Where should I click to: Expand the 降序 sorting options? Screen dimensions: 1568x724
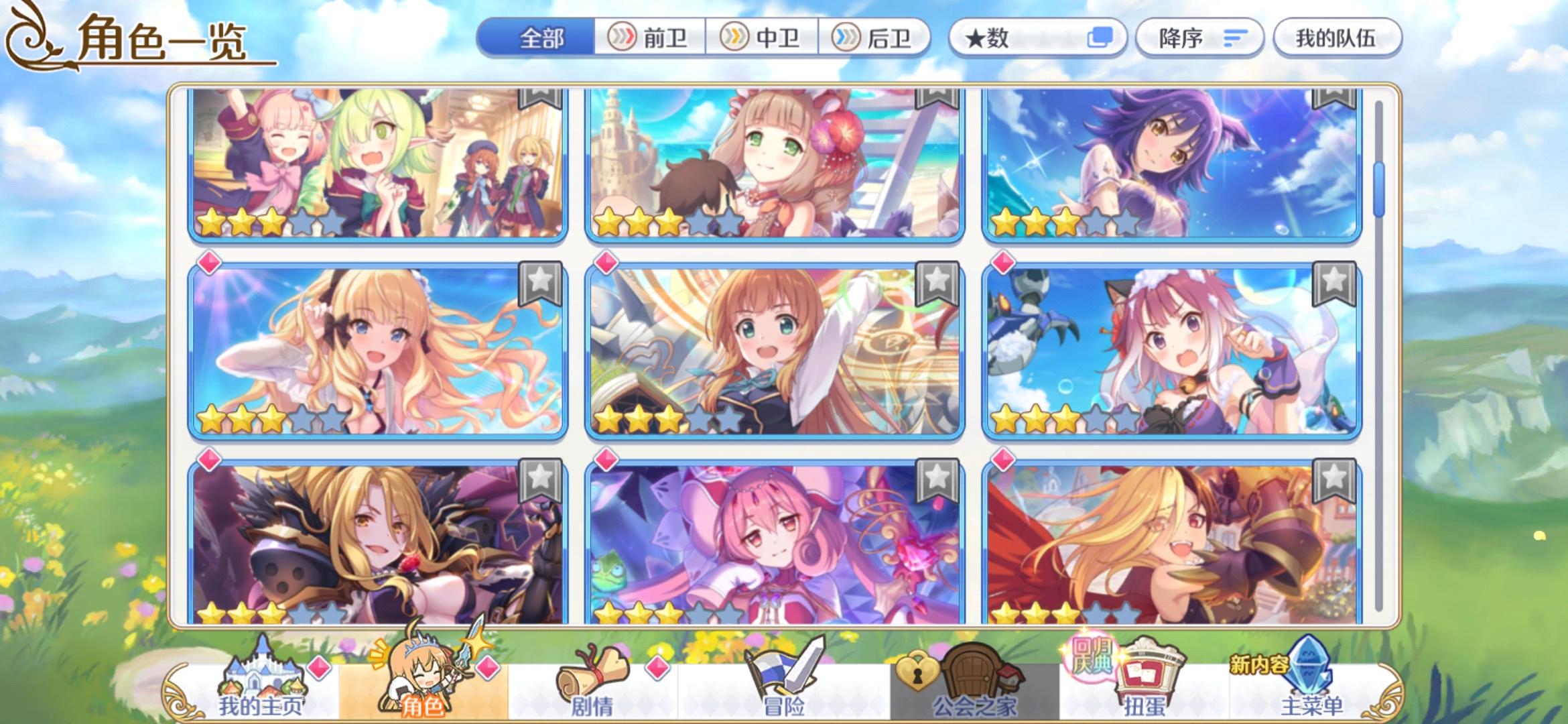tap(1201, 38)
